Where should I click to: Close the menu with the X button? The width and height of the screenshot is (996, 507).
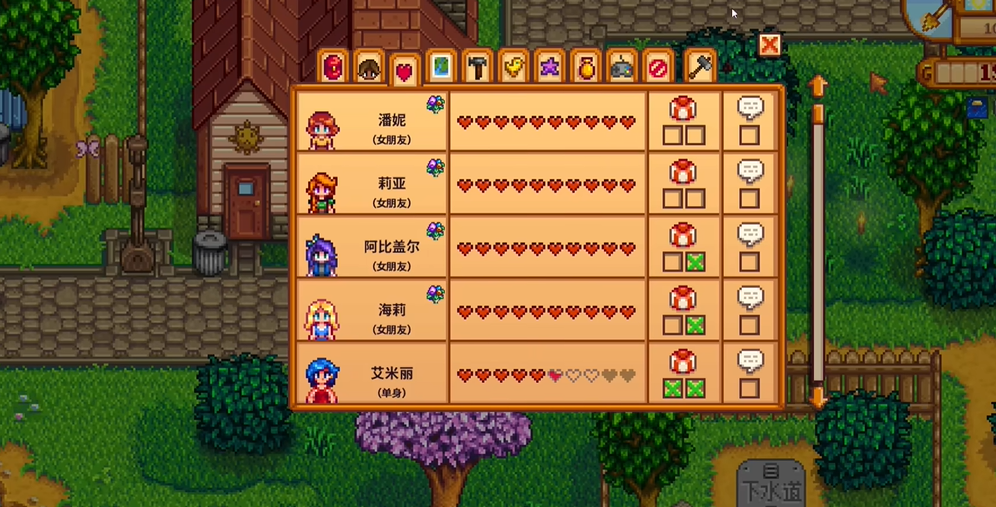tap(769, 45)
